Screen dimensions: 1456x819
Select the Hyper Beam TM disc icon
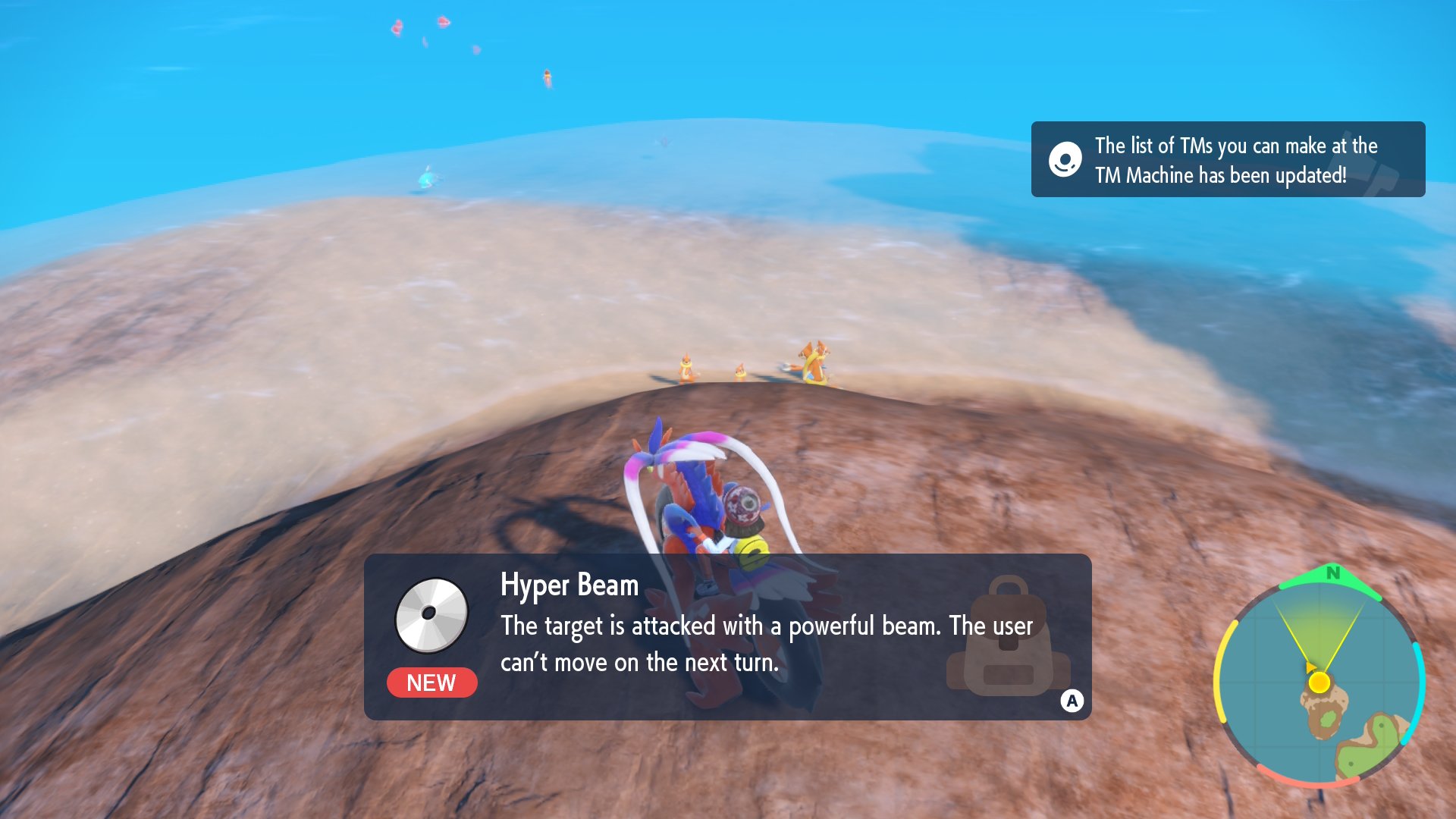[x=431, y=615]
